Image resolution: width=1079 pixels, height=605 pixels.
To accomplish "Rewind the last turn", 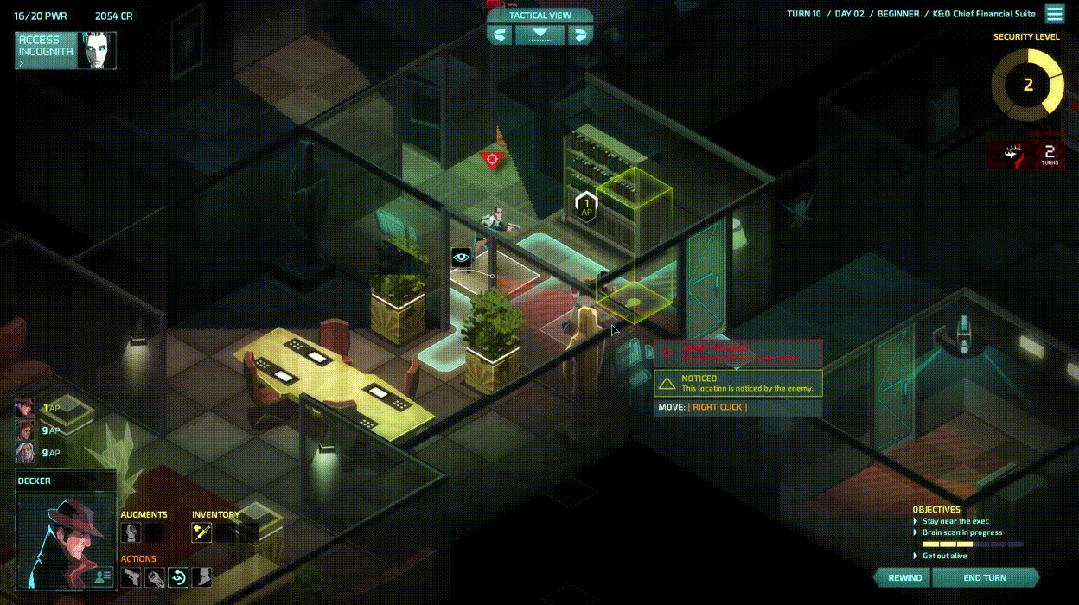I will [904, 578].
